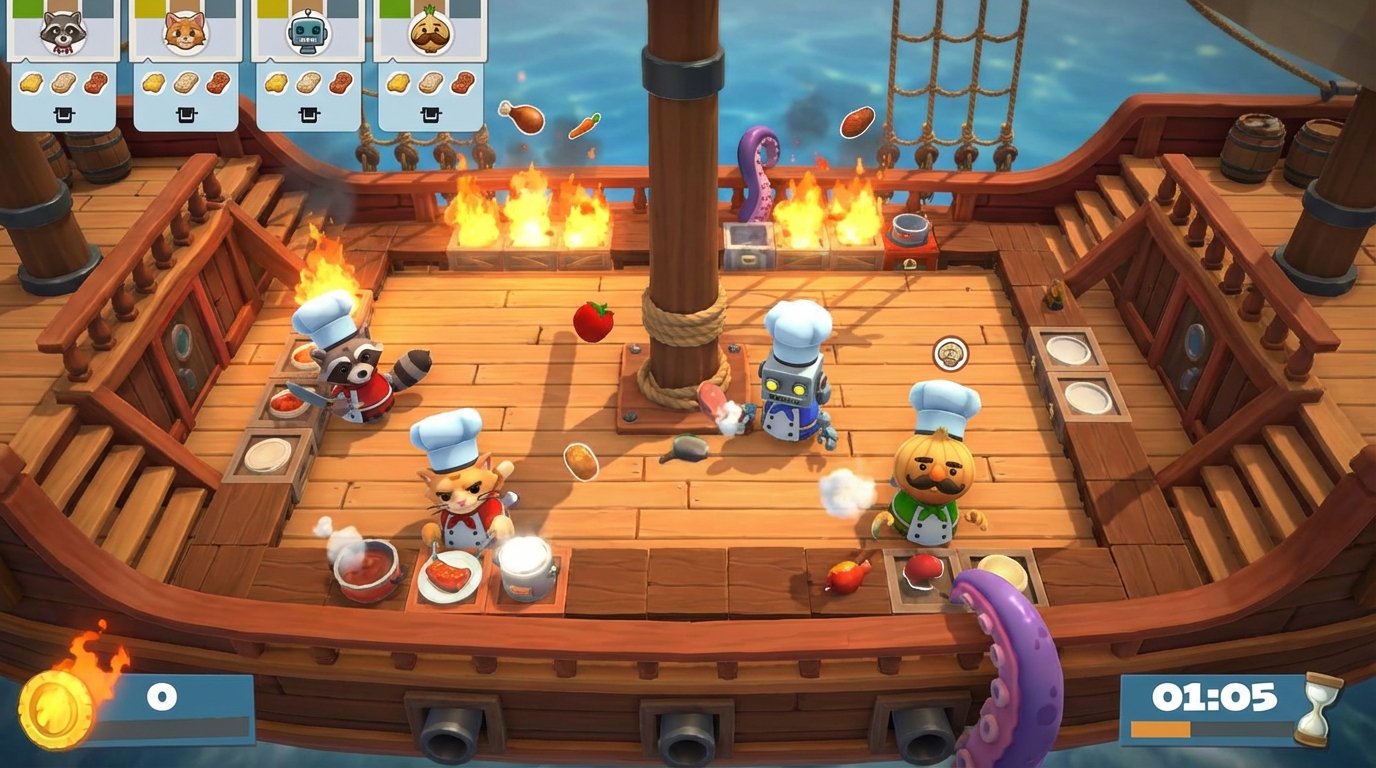Viewport: 1376px width, 768px height.
Task: Click the raccoon chef portrait icon
Action: pyautogui.click(x=63, y=33)
